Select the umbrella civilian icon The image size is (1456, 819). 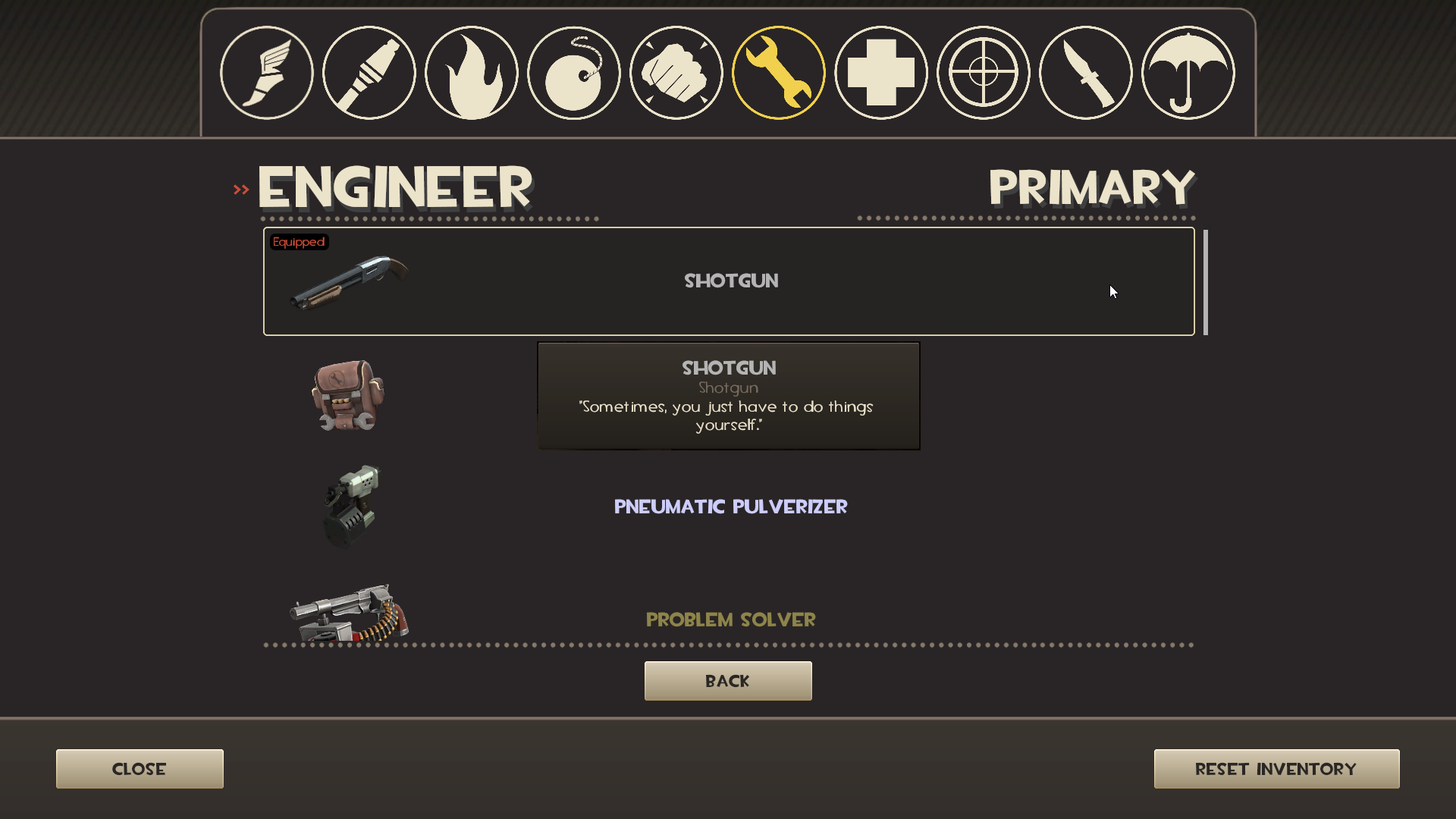click(1188, 71)
